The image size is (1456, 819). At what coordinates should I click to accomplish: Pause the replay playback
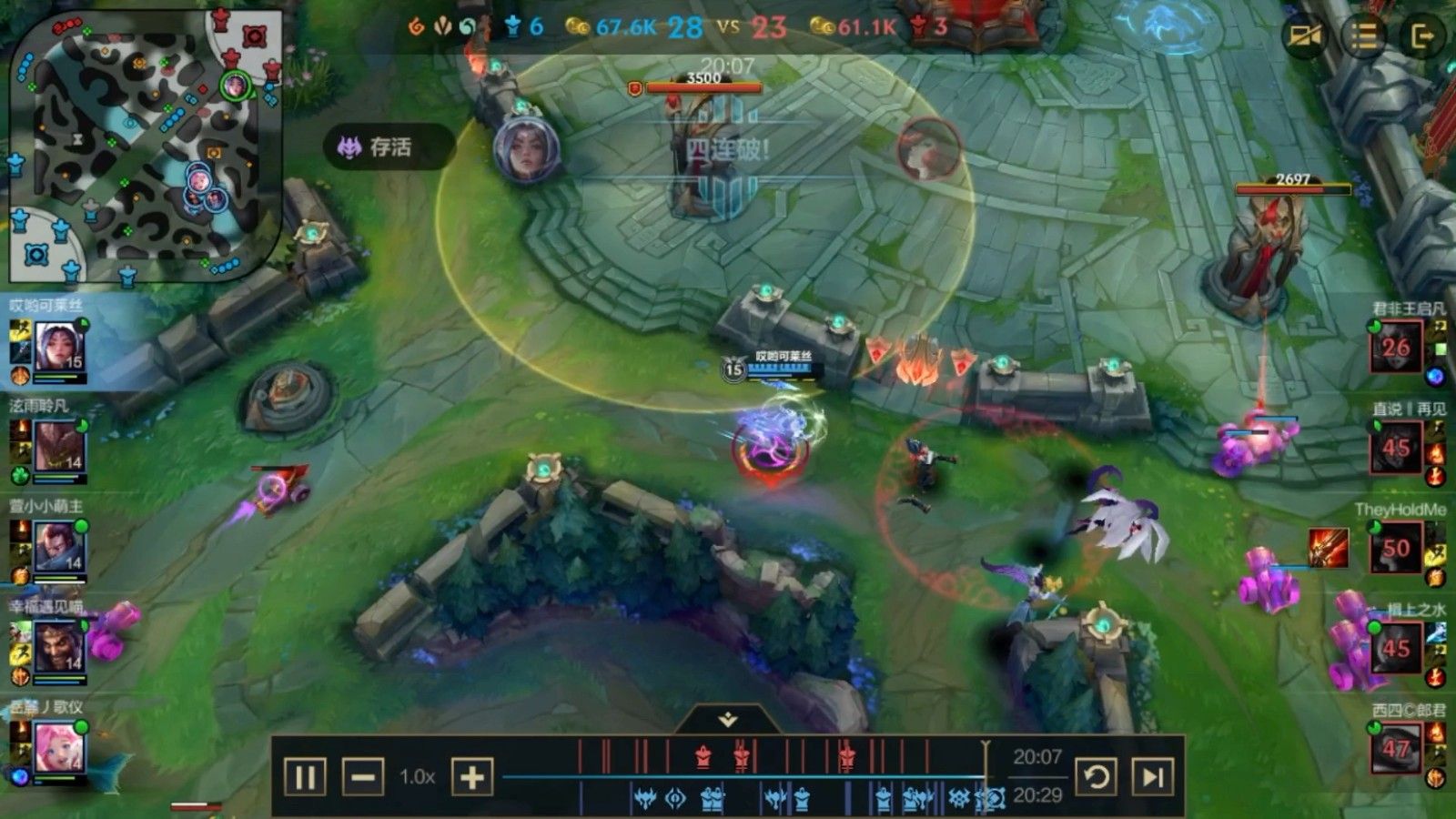click(305, 777)
